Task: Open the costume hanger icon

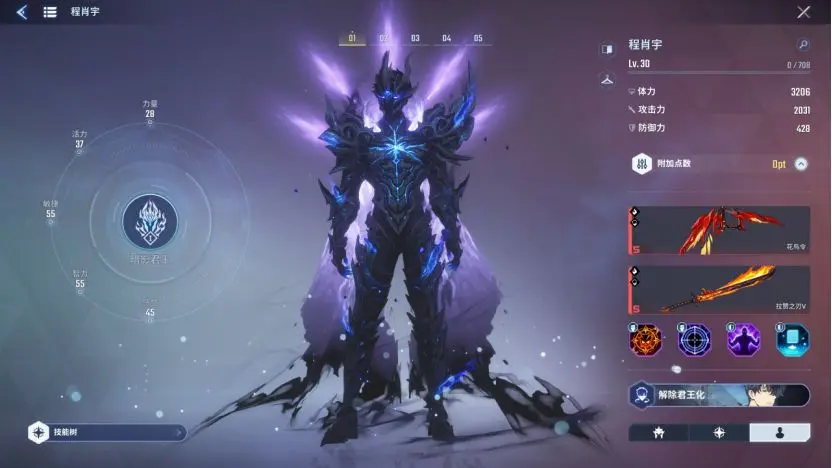Action: tap(606, 80)
